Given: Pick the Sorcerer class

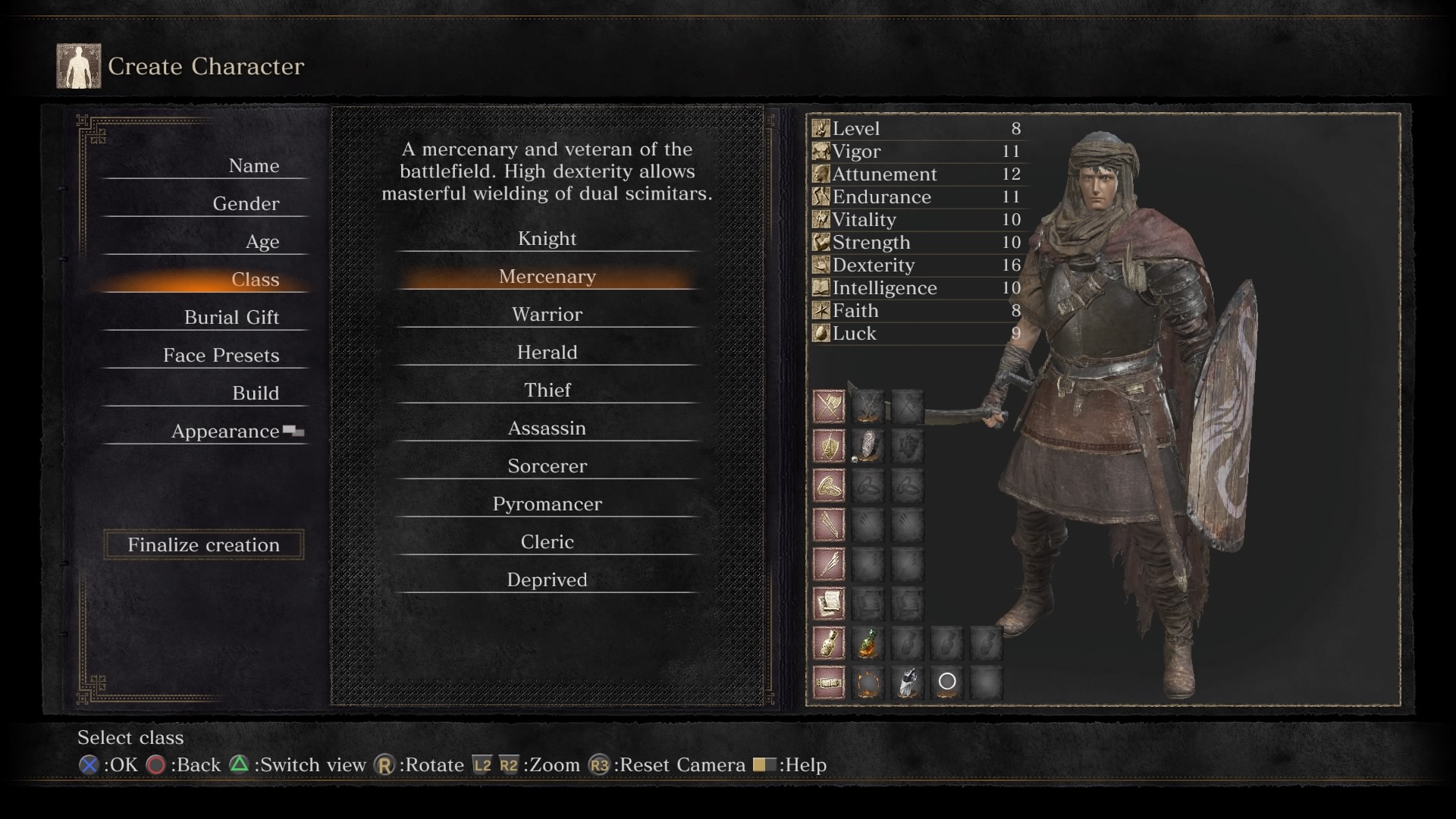Looking at the screenshot, I should coord(547,466).
